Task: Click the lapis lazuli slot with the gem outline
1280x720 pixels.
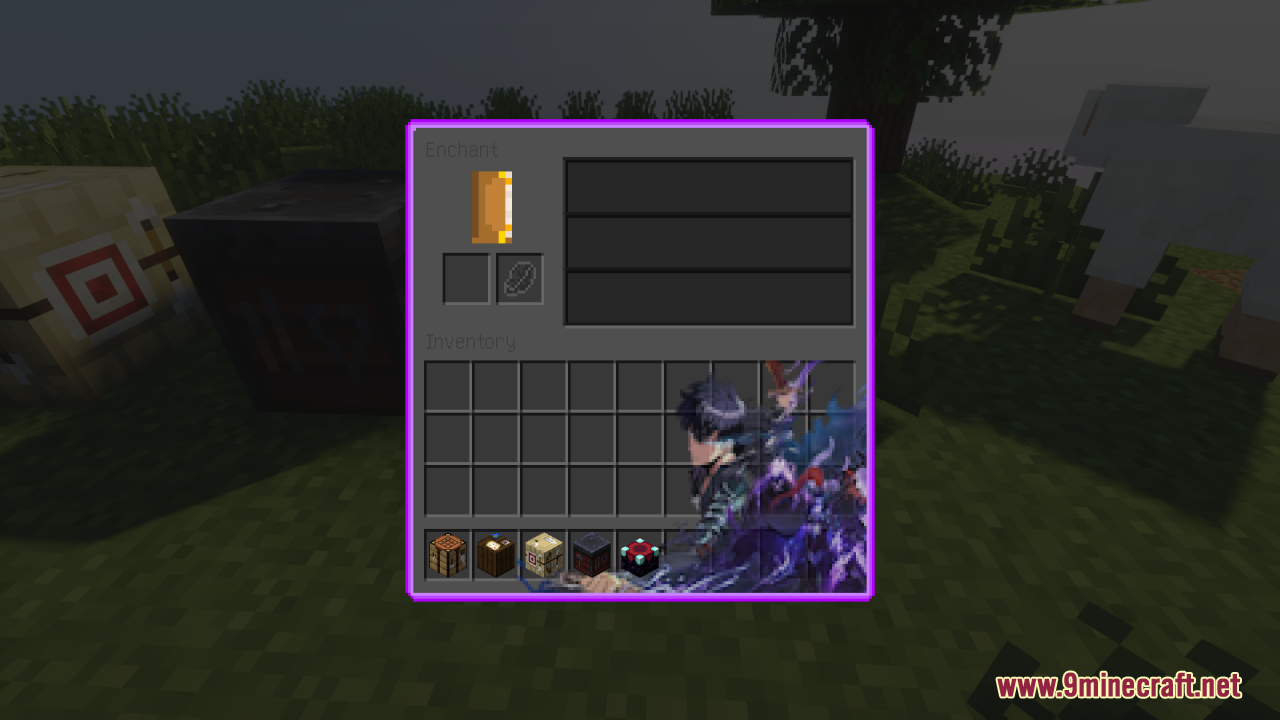Action: (x=519, y=278)
